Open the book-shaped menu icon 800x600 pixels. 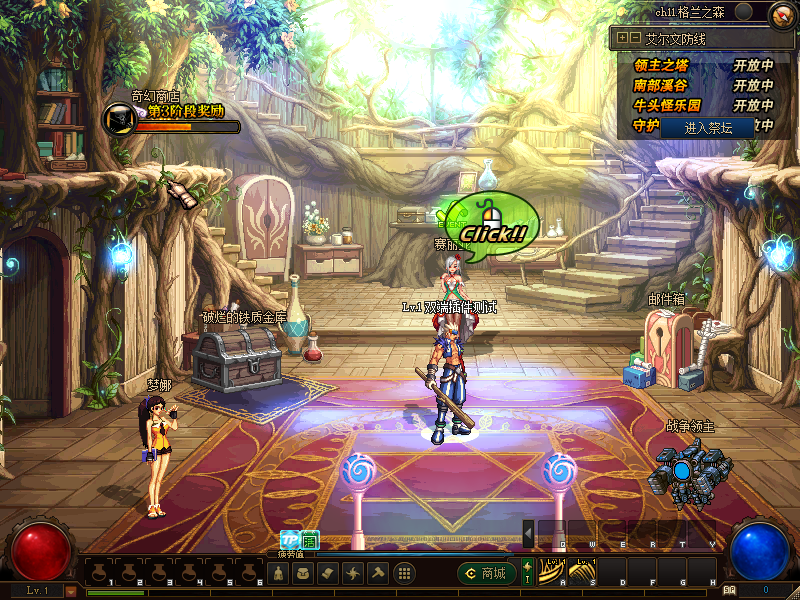(329, 574)
